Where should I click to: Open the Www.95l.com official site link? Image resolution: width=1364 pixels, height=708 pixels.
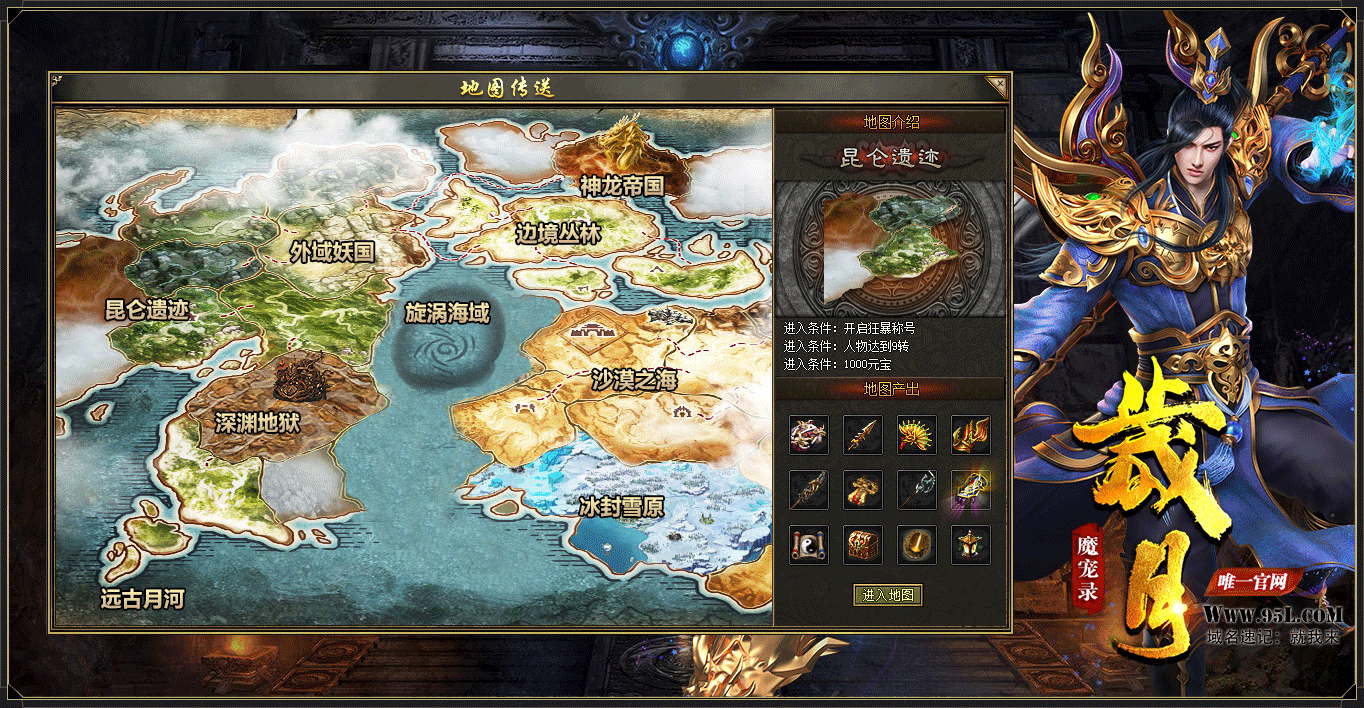pos(1273,614)
